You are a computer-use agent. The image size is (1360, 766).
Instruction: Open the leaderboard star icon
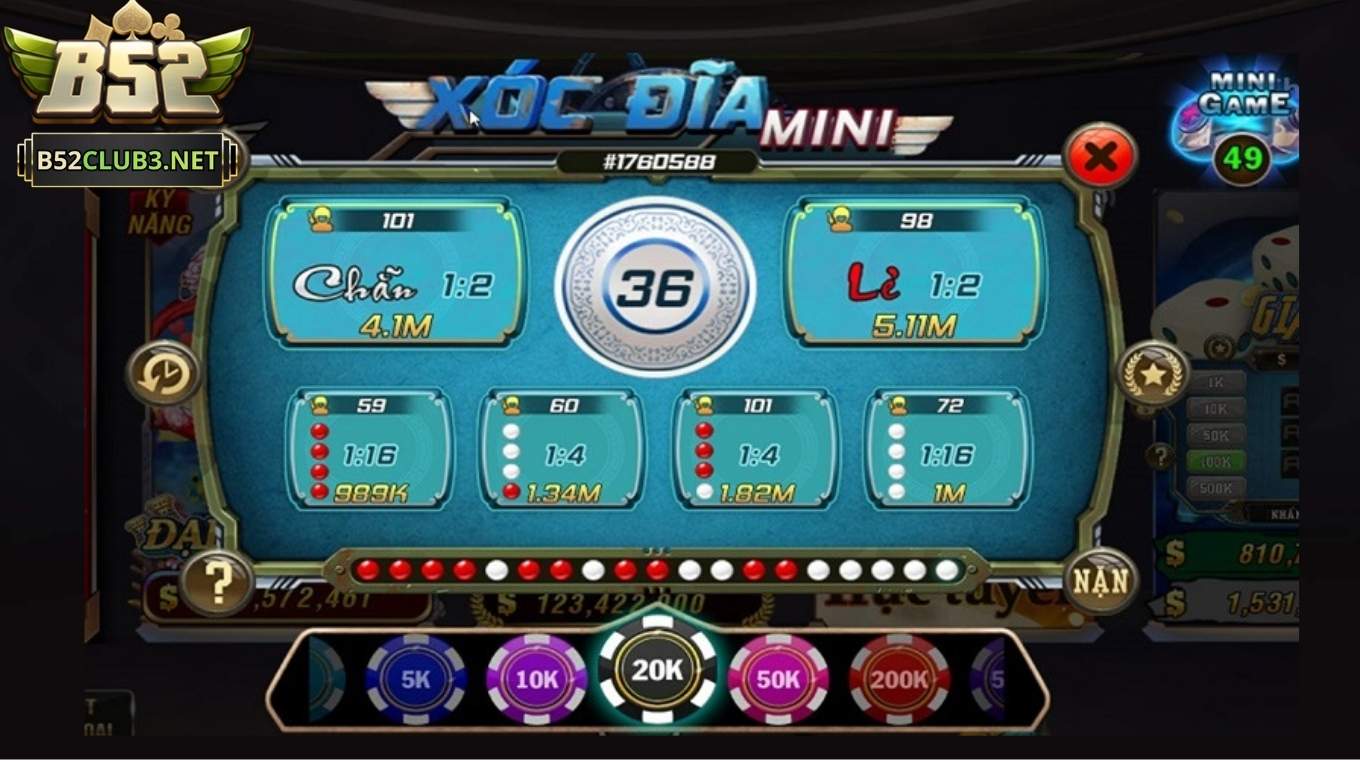tap(1152, 375)
